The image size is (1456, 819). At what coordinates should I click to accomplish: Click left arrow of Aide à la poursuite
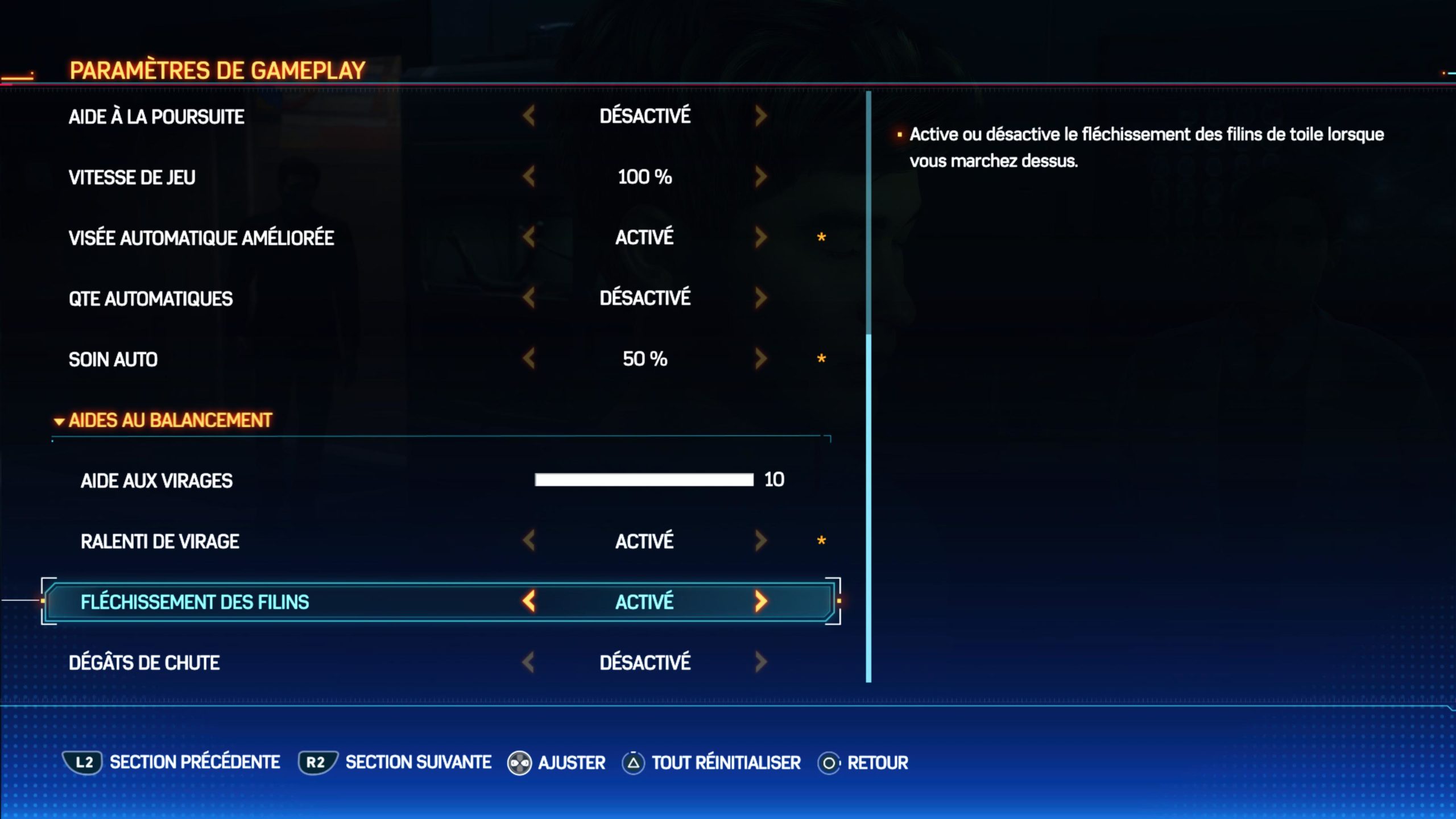click(x=529, y=116)
